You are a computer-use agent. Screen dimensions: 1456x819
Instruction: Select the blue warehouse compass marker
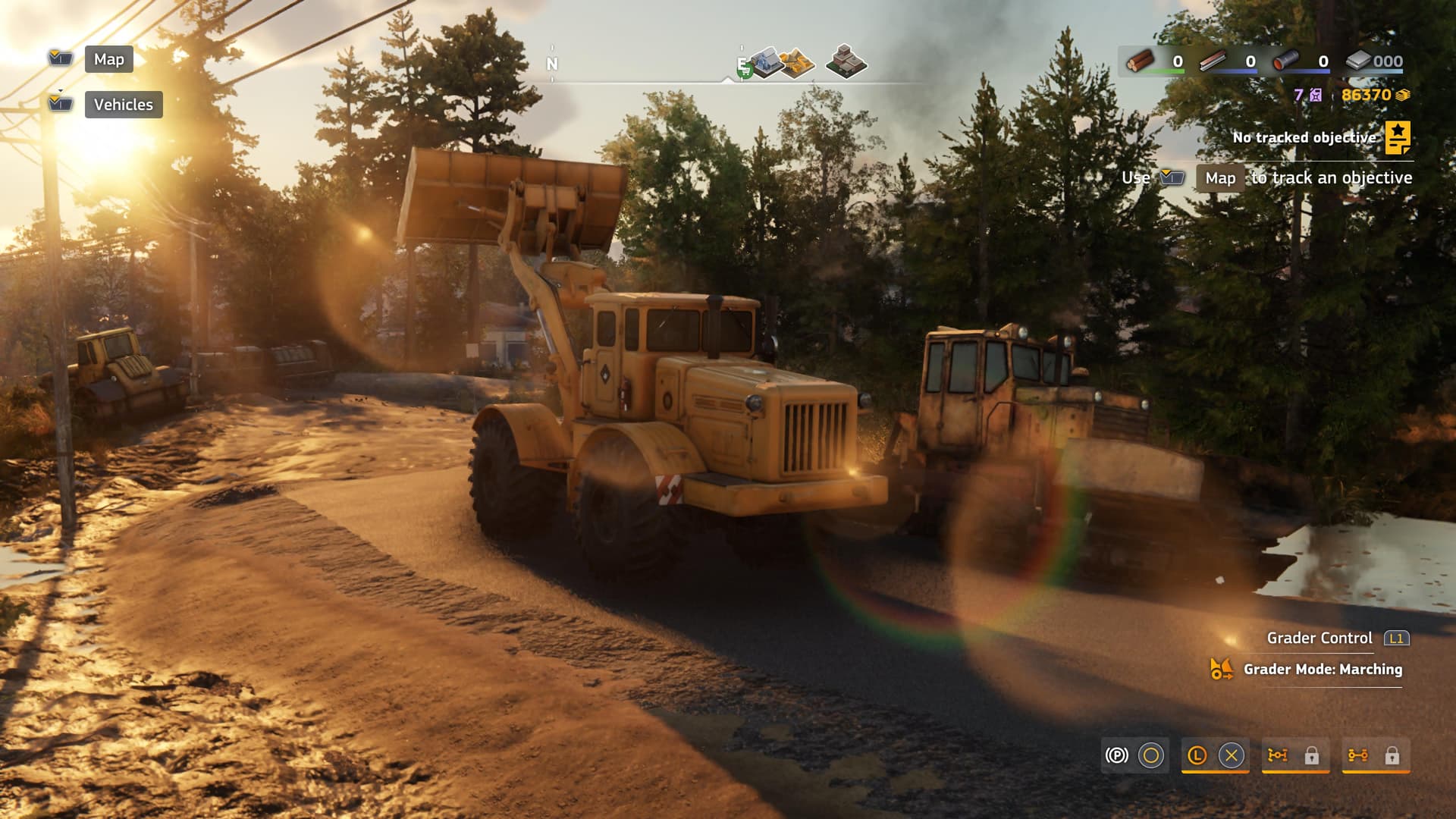(x=767, y=61)
